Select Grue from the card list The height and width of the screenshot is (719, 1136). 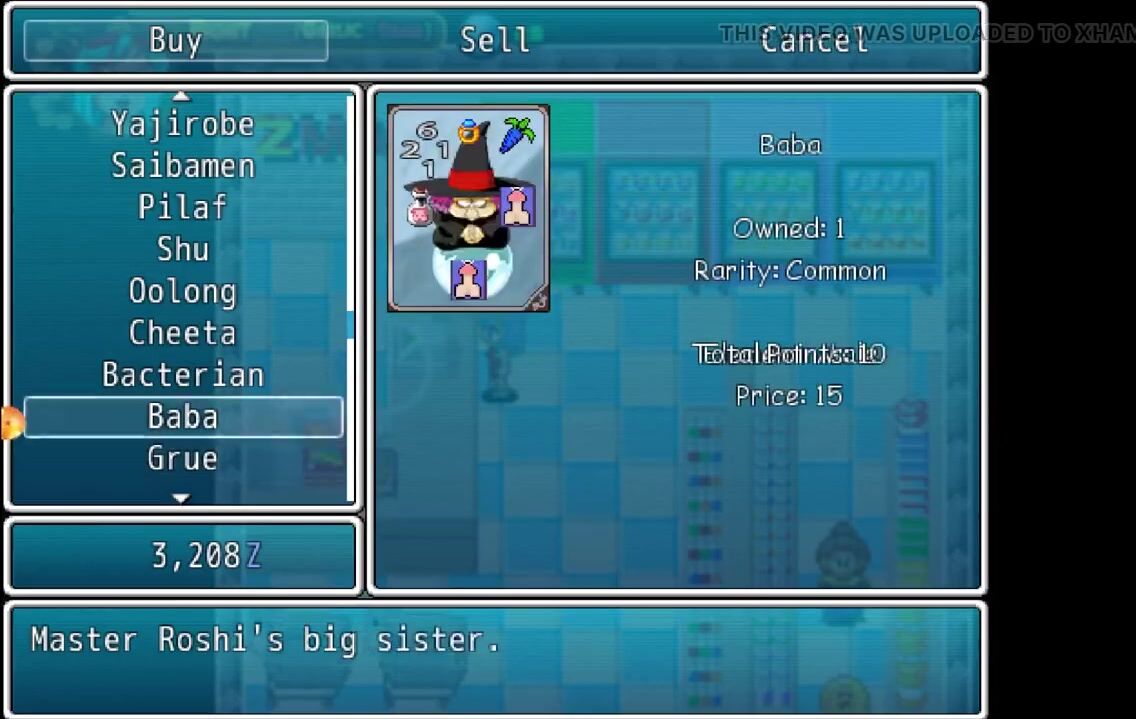click(182, 459)
